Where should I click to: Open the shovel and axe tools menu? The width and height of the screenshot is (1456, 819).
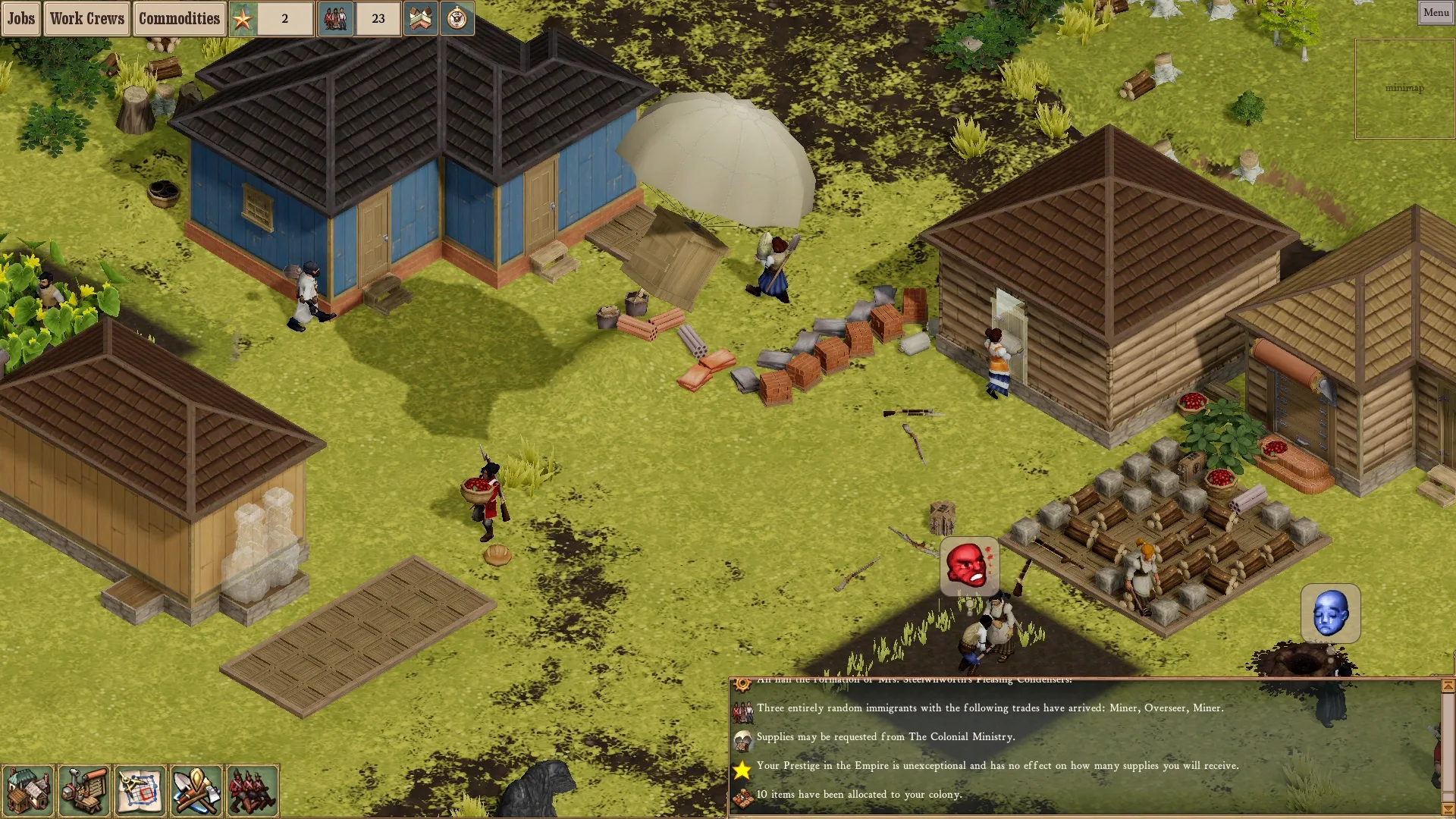pos(196,791)
